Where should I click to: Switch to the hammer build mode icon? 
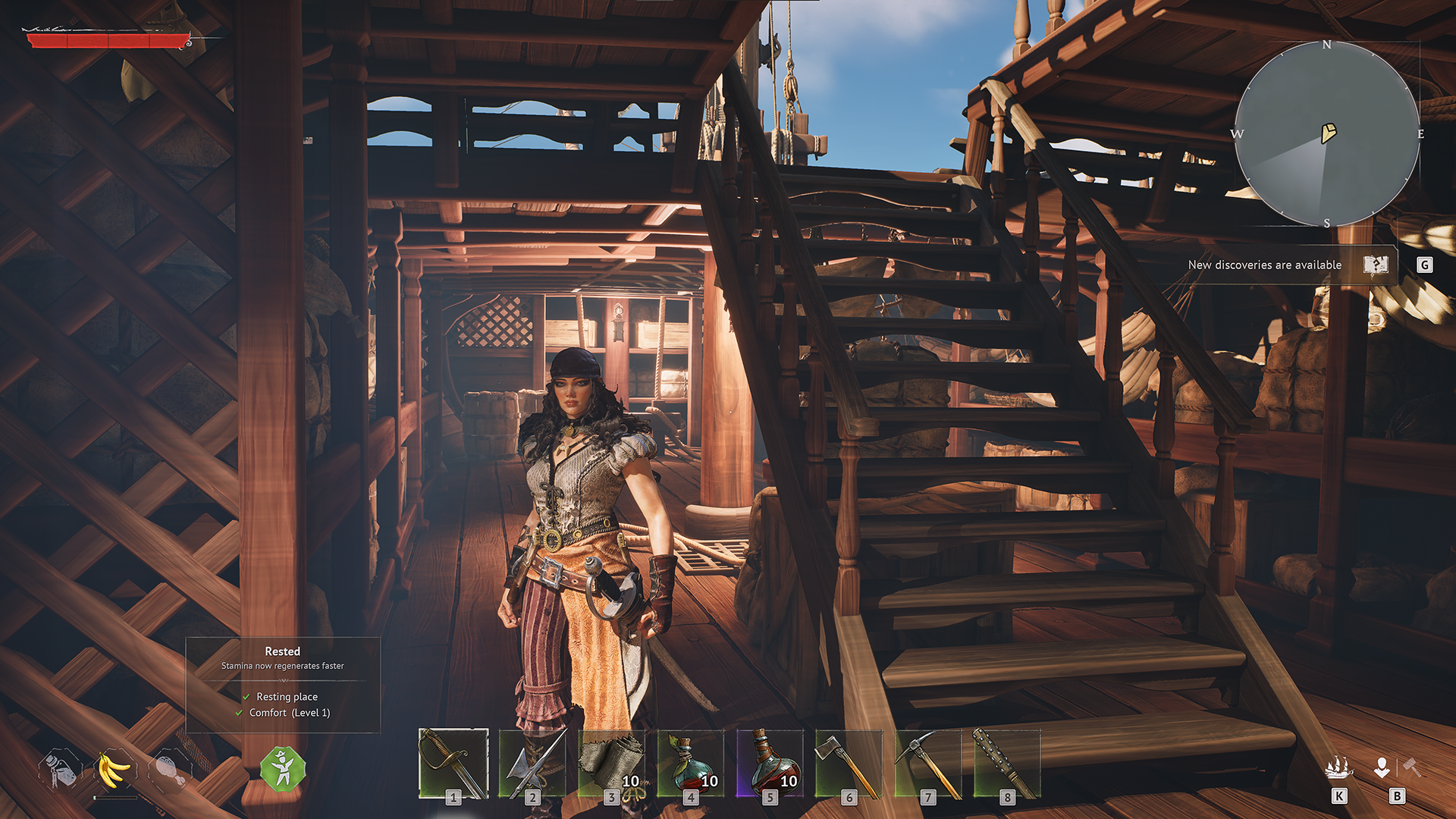(1411, 767)
